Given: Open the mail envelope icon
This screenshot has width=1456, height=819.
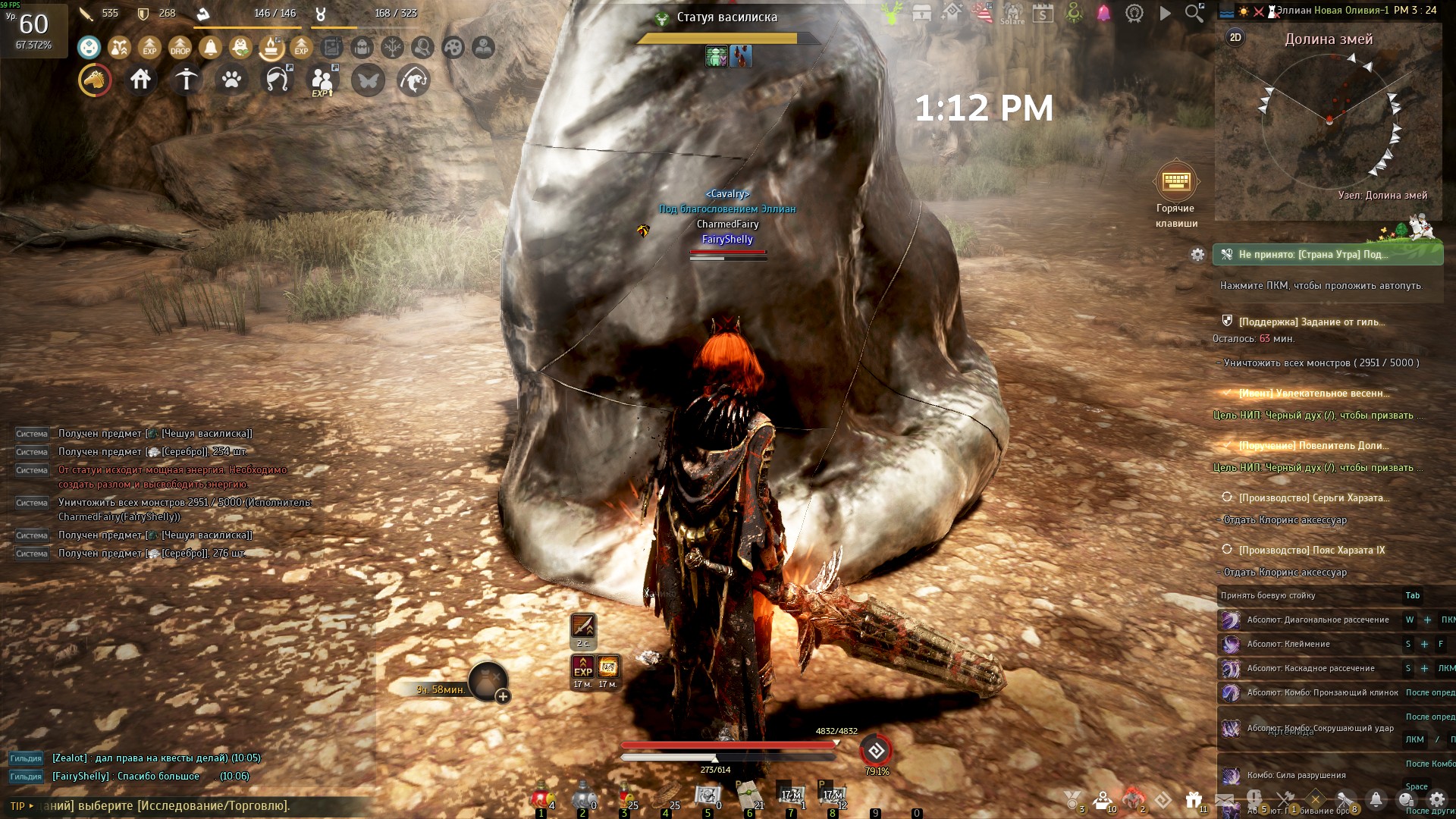Looking at the screenshot, I should pyautogui.click(x=1224, y=799).
